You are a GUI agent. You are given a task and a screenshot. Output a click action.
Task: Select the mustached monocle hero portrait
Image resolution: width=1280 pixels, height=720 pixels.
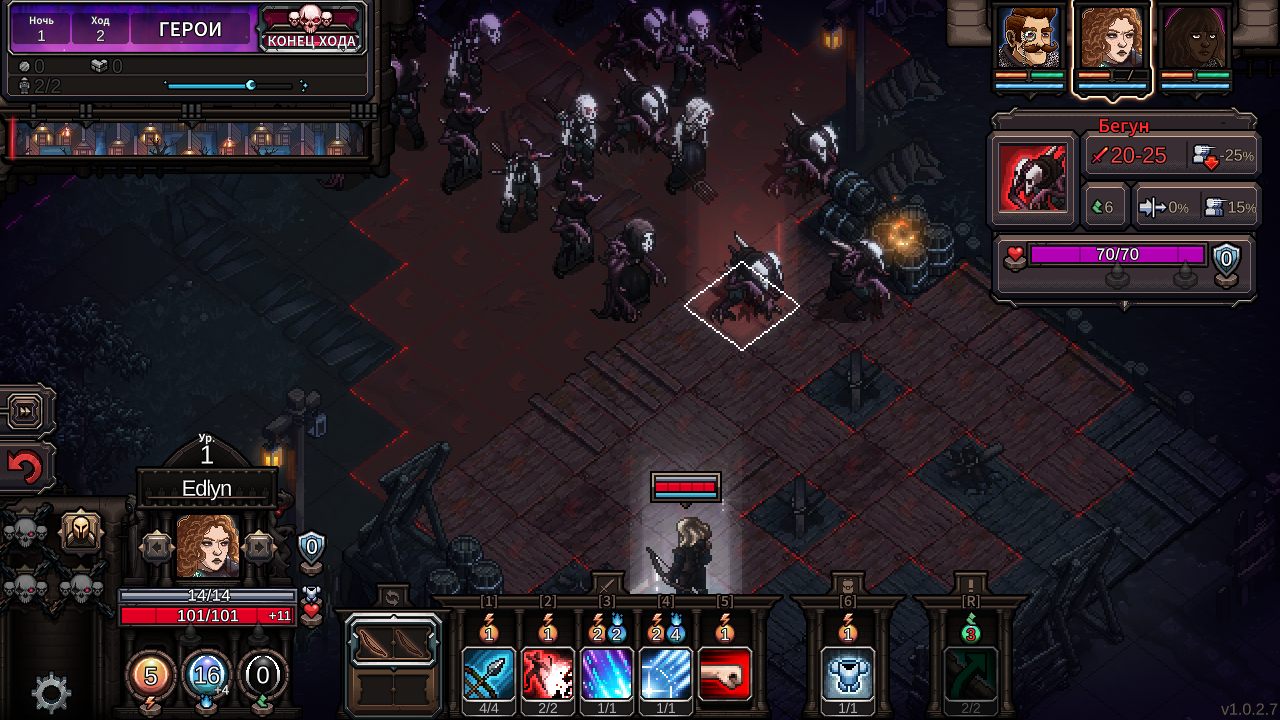click(1030, 40)
